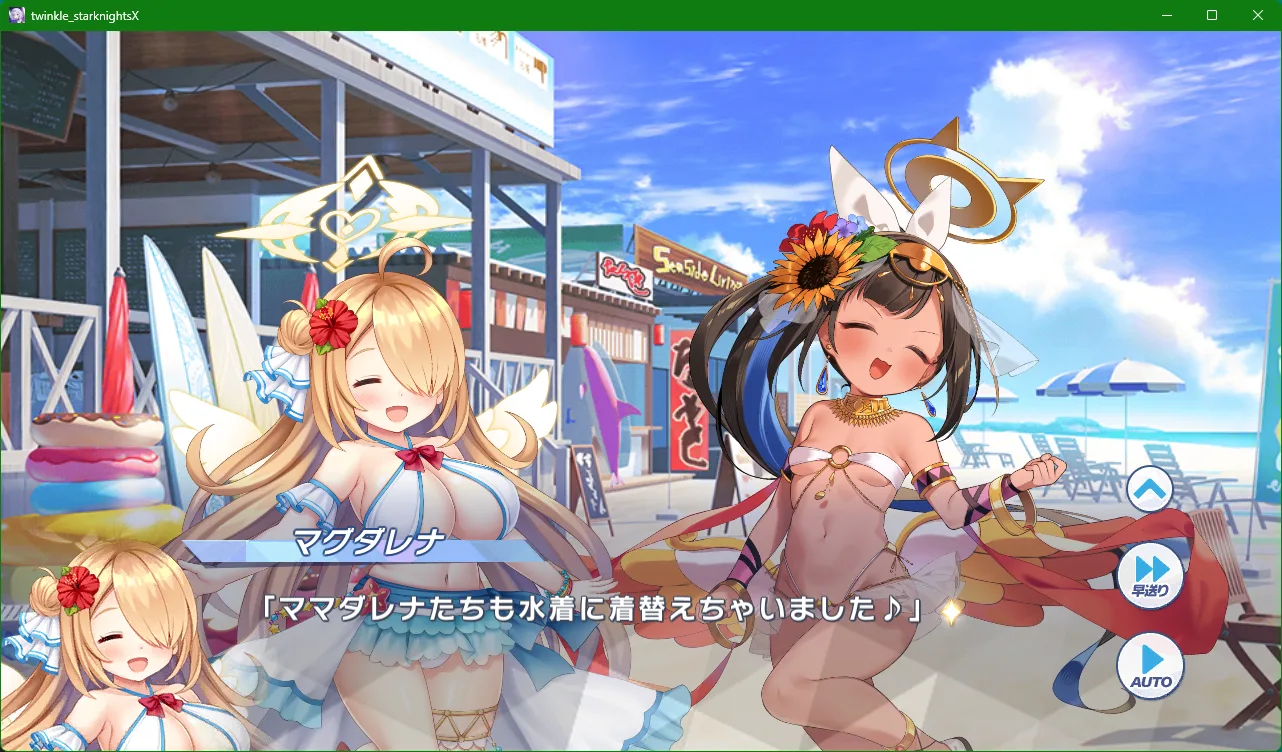1282x752 pixels.
Task: Minimize the game window
Action: [x=1166, y=15]
